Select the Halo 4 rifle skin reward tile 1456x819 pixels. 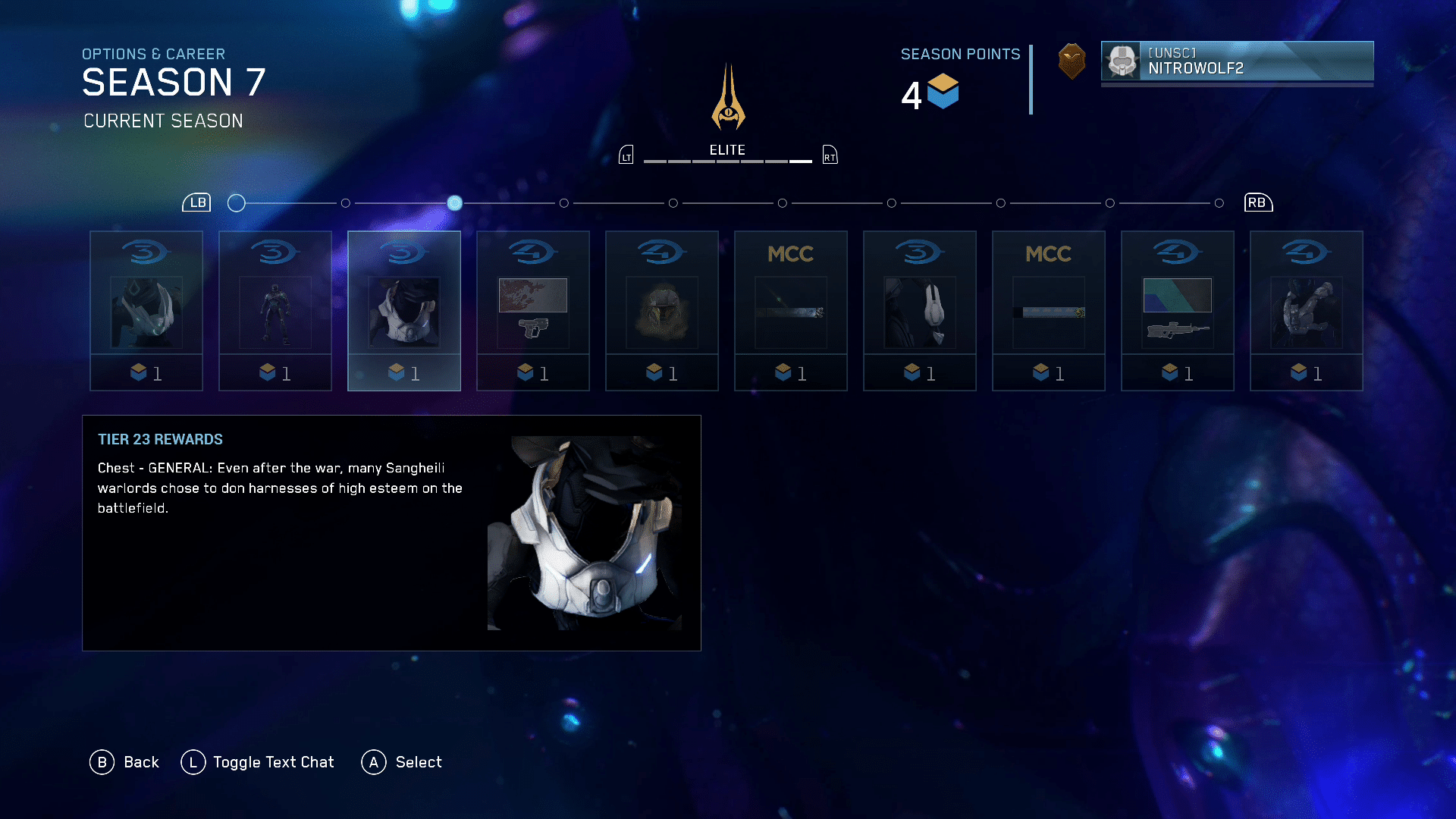click(x=1177, y=311)
